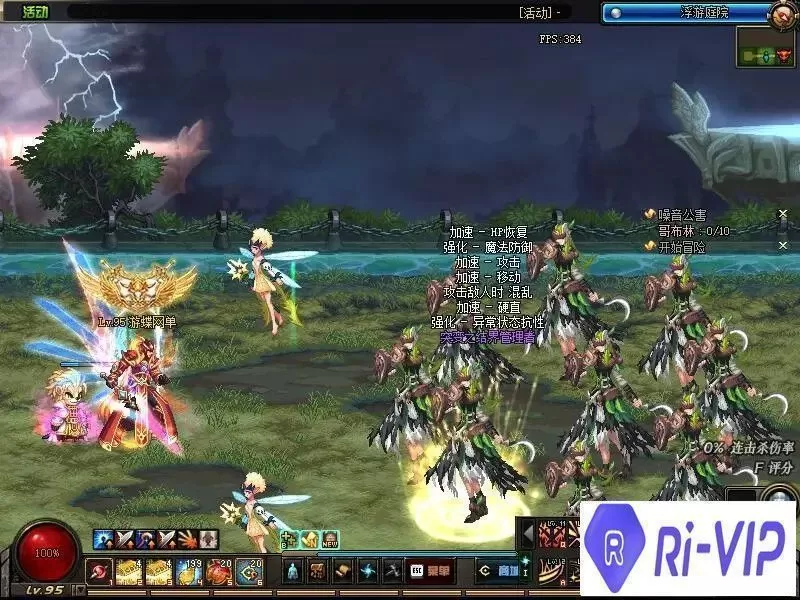This screenshot has height=600, width=800.
Task: Open the character info menu icon
Action: (293, 571)
